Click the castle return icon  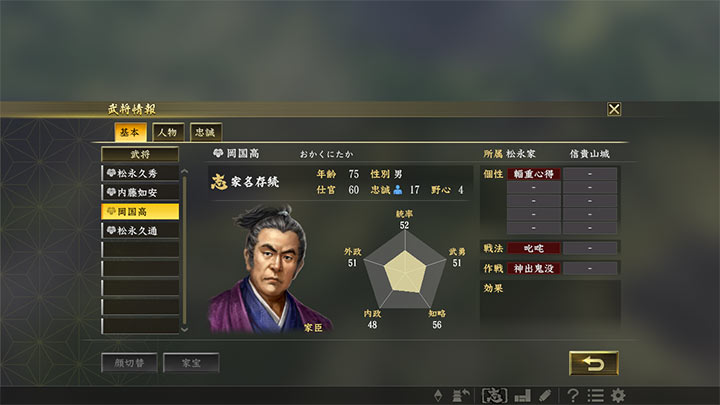coord(463,395)
